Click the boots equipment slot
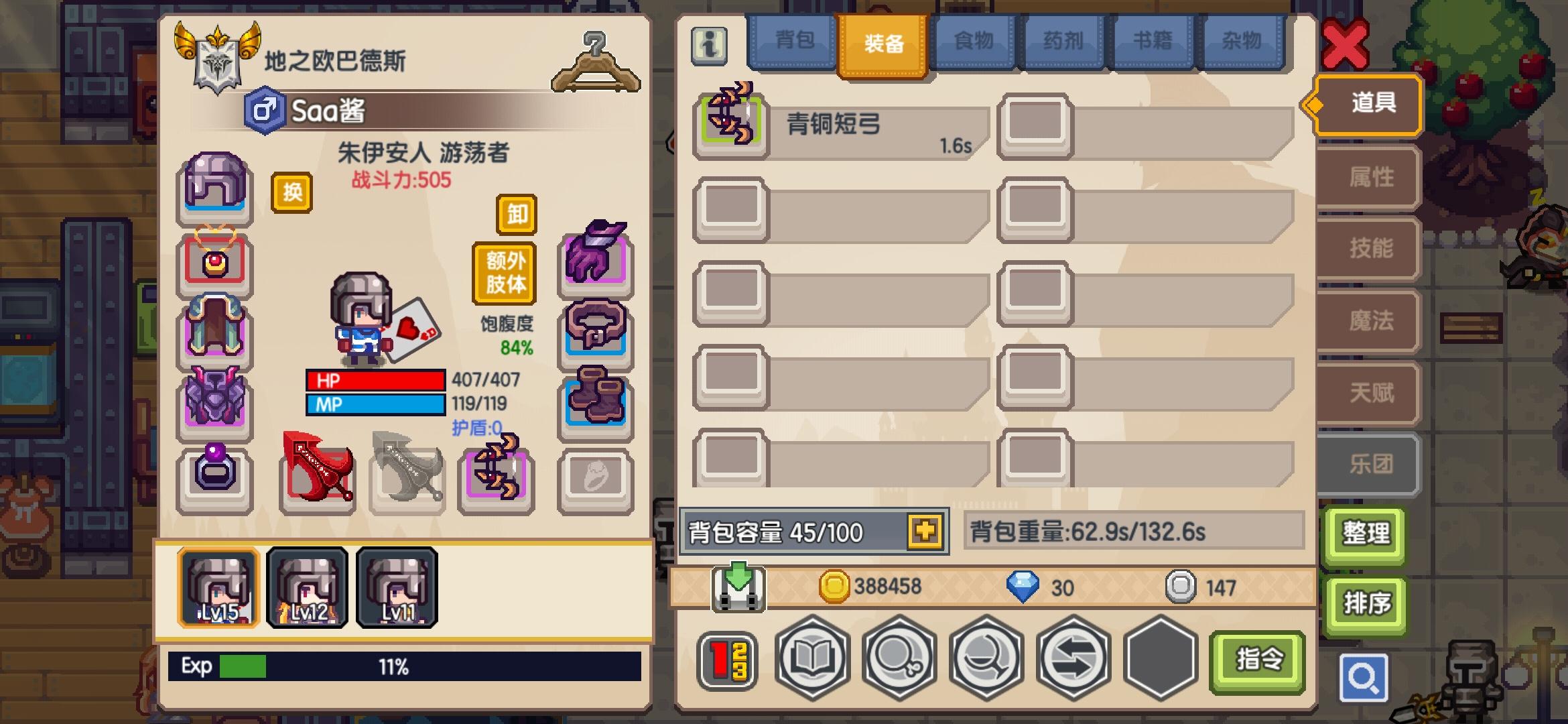 (595, 399)
